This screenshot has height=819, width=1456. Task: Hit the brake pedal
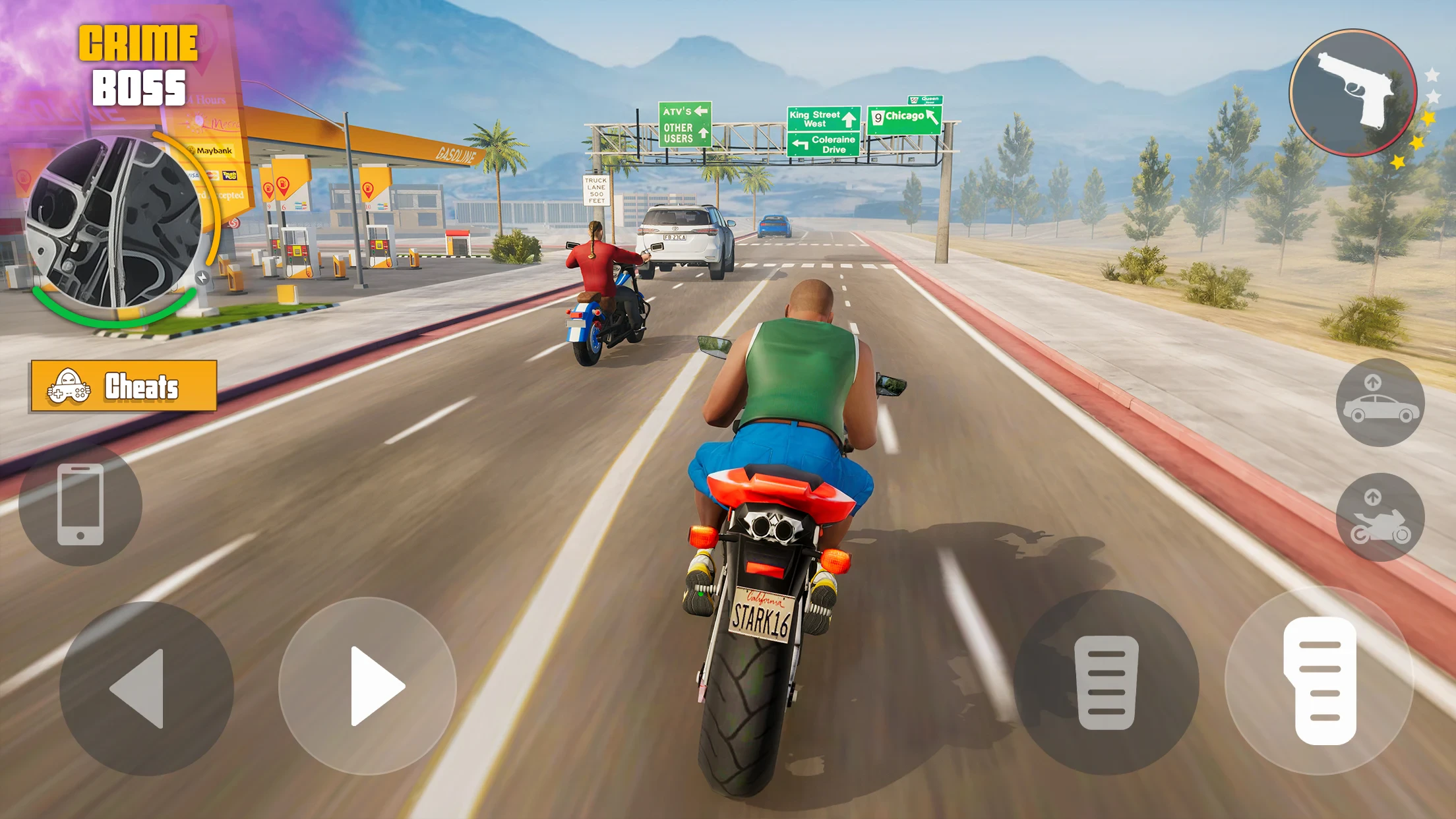tap(1106, 682)
